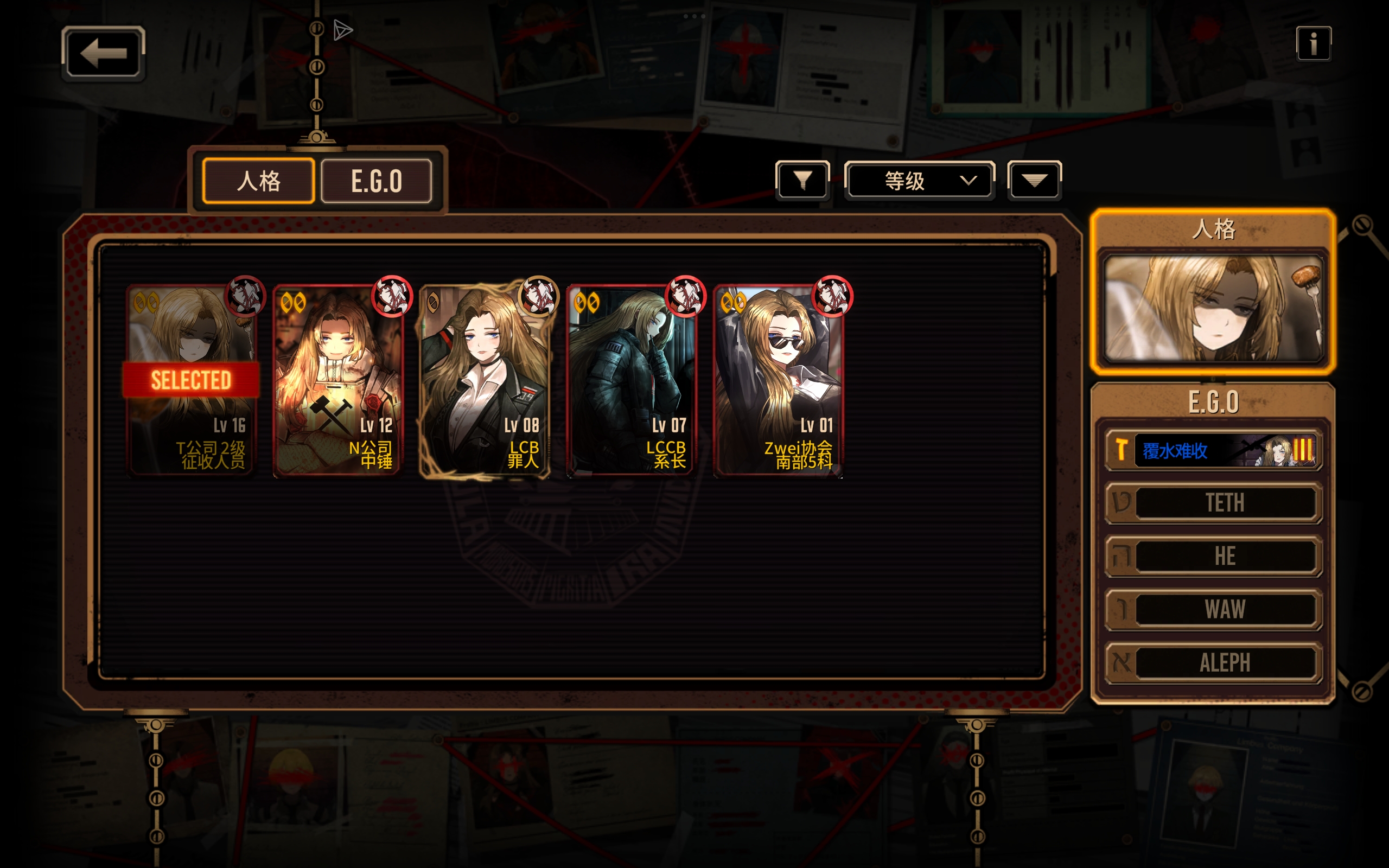
Task: Toggle the sort order arrow
Action: (1034, 181)
